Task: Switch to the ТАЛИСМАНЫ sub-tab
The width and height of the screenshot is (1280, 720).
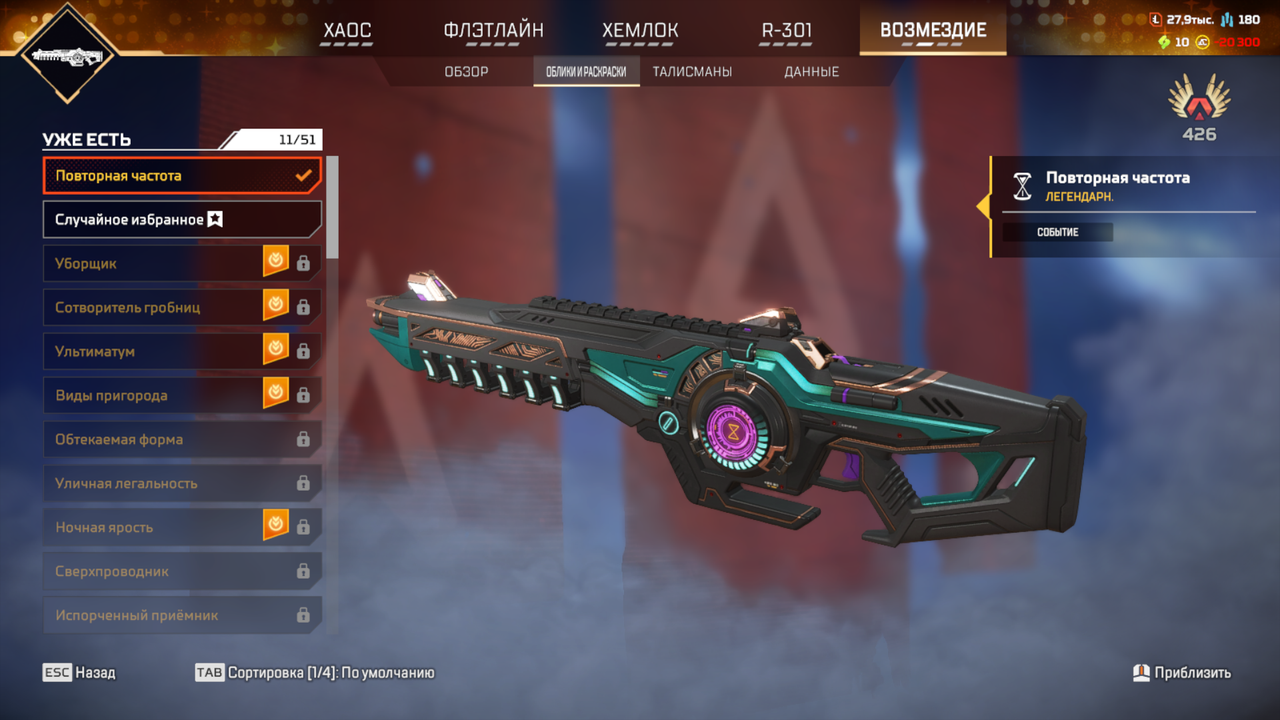Action: [692, 72]
